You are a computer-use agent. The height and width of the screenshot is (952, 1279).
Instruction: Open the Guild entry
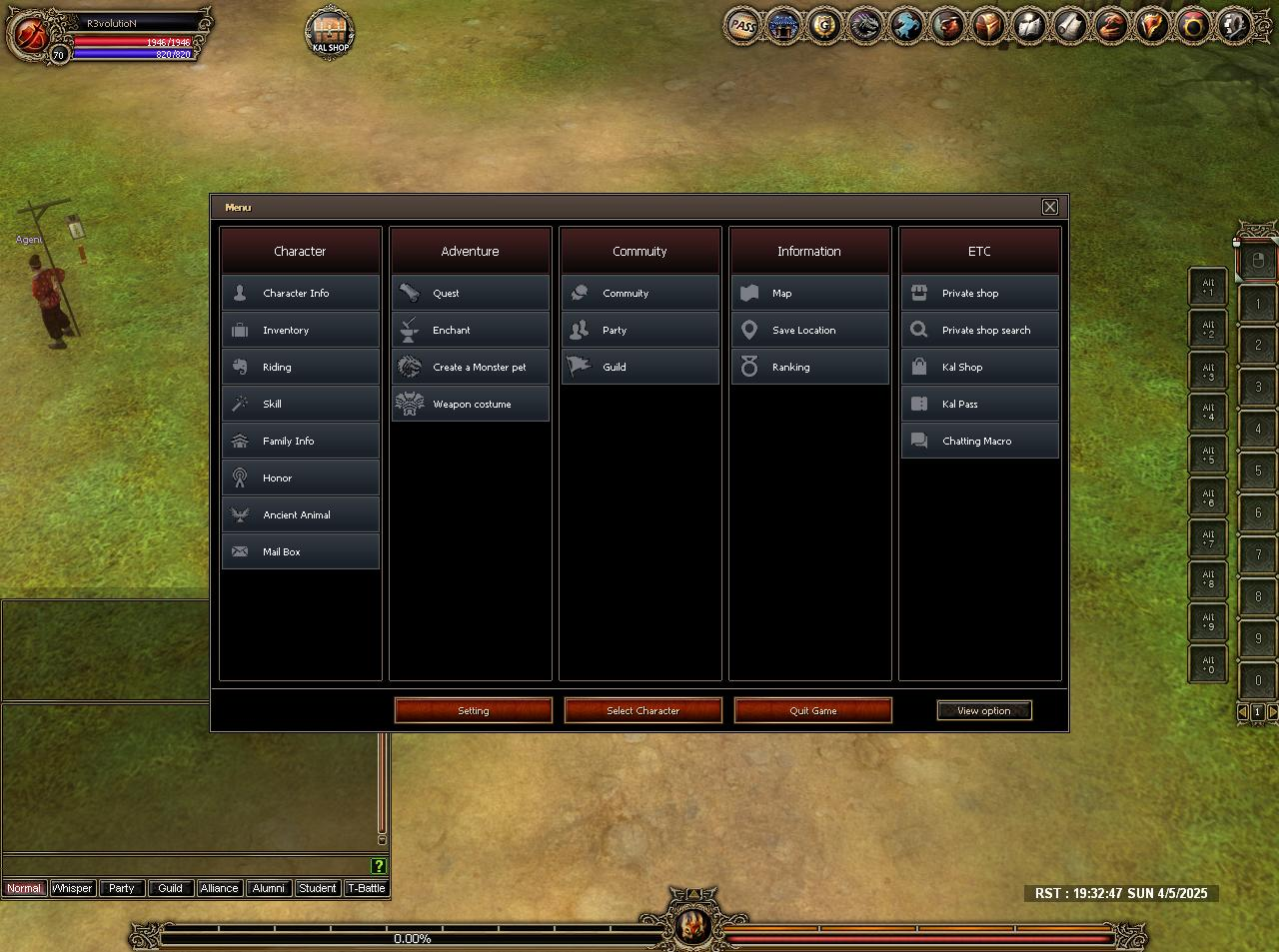pos(639,367)
